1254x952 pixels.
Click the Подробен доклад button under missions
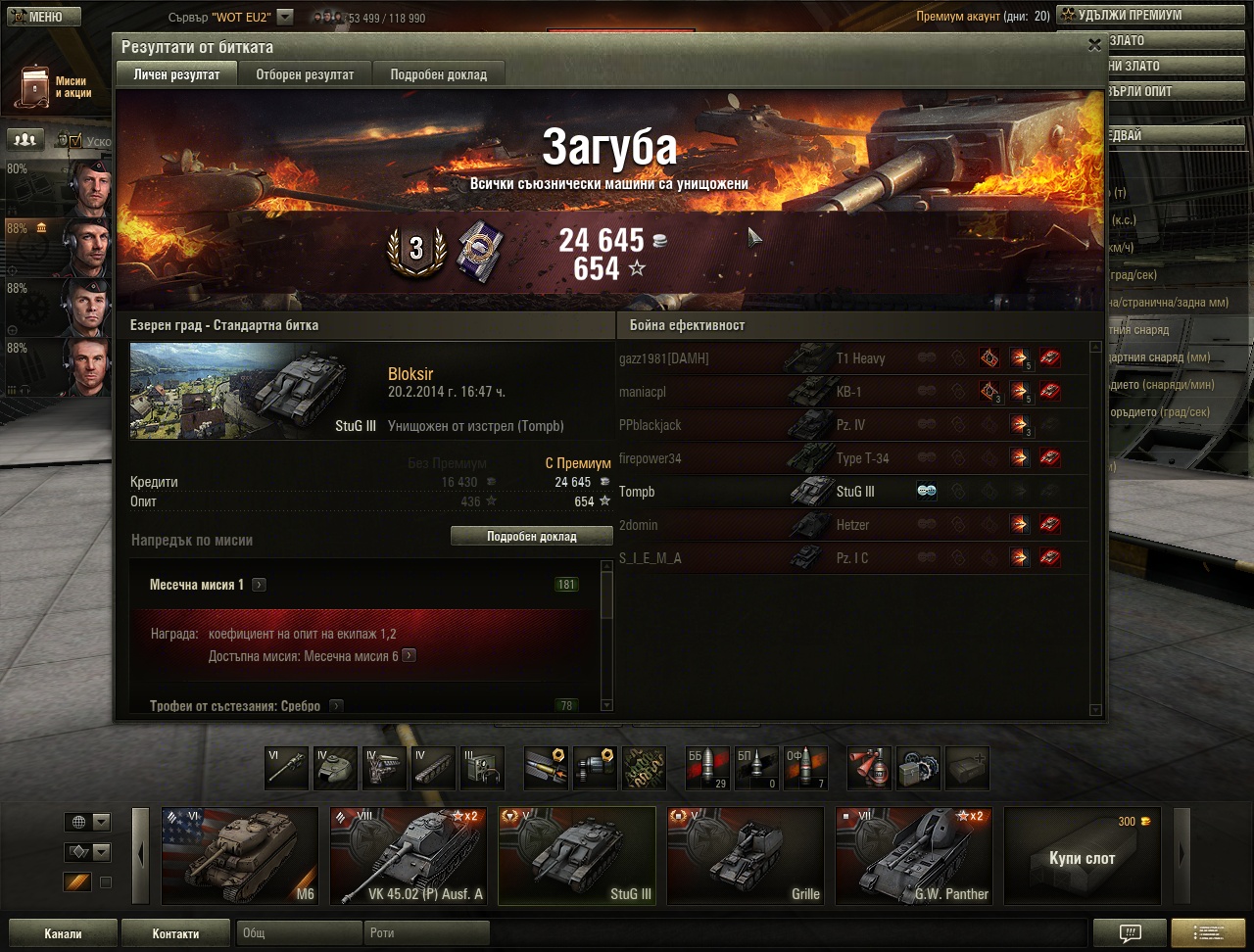pos(531,537)
